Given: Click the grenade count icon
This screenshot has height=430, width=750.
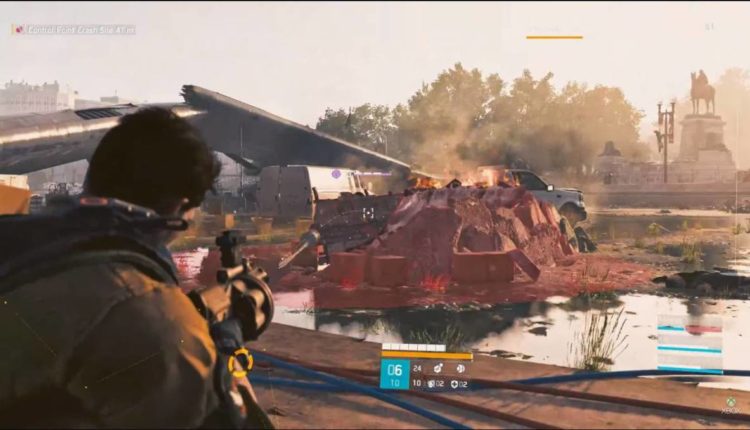Looking at the screenshot, I should coord(431,383).
